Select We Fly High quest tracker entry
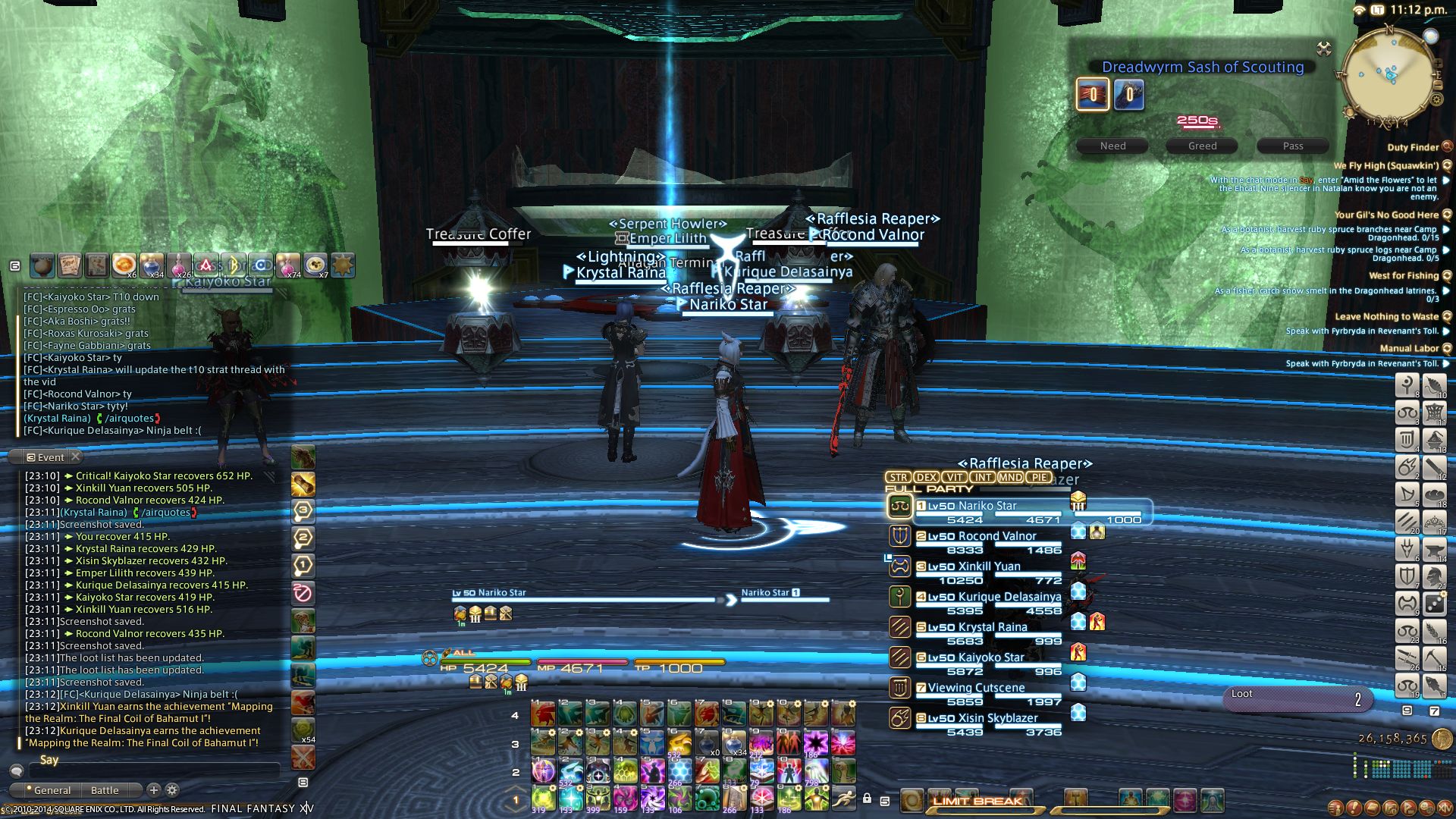The width and height of the screenshot is (1456, 819). tap(1386, 165)
